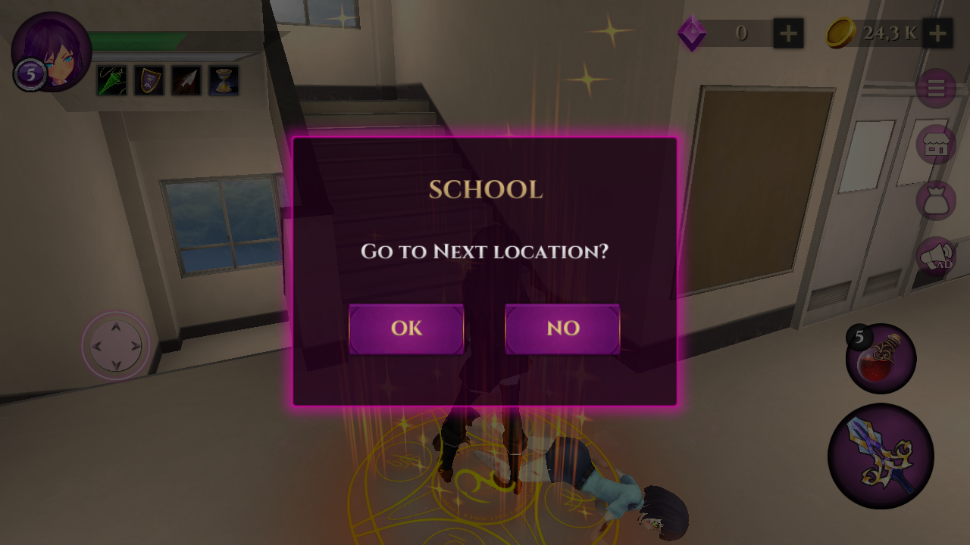The image size is (970, 545).
Task: Attack with the sword button
Action: click(x=880, y=457)
